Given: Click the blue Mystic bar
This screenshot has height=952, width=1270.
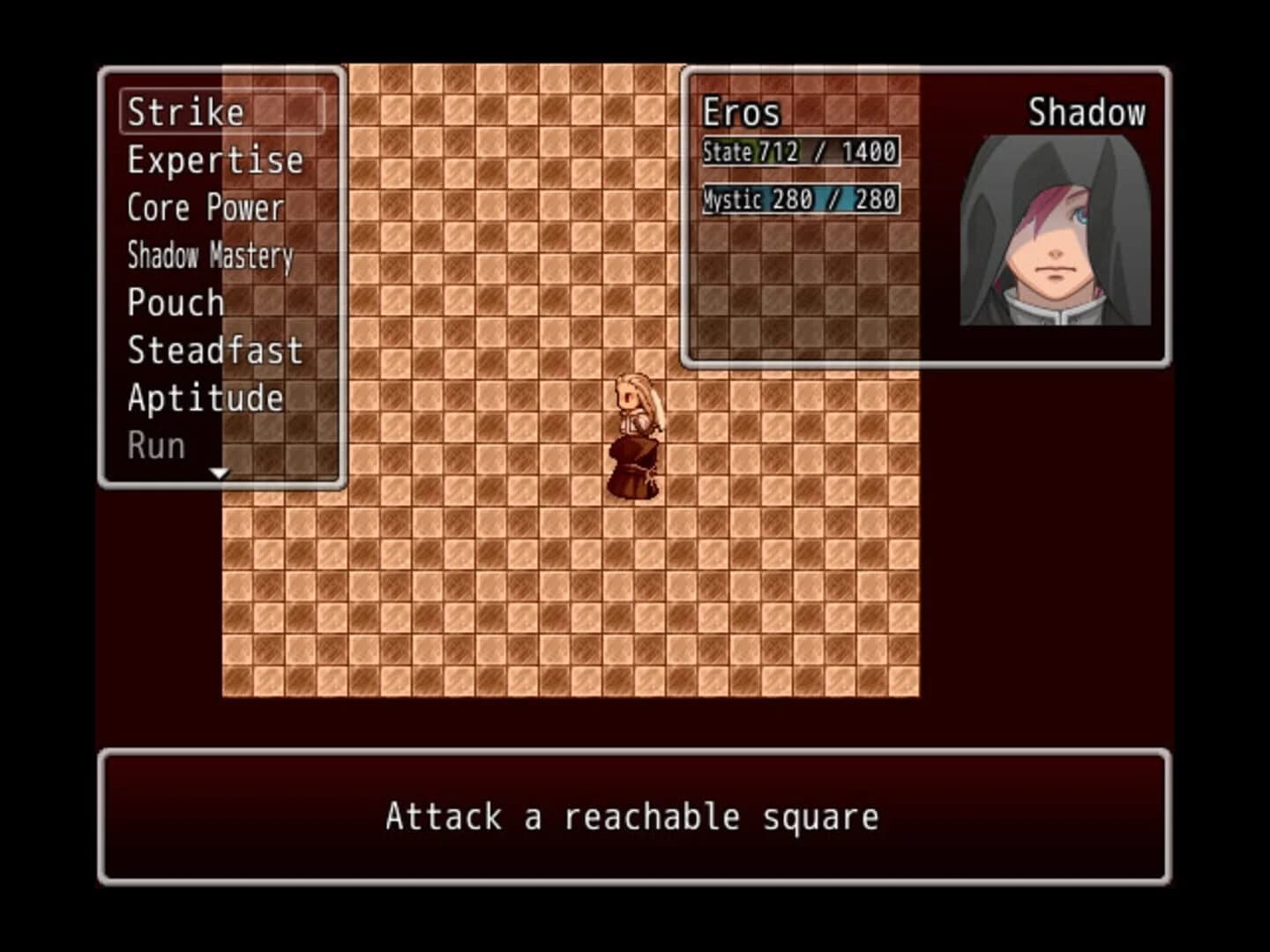Looking at the screenshot, I should coord(803,198).
